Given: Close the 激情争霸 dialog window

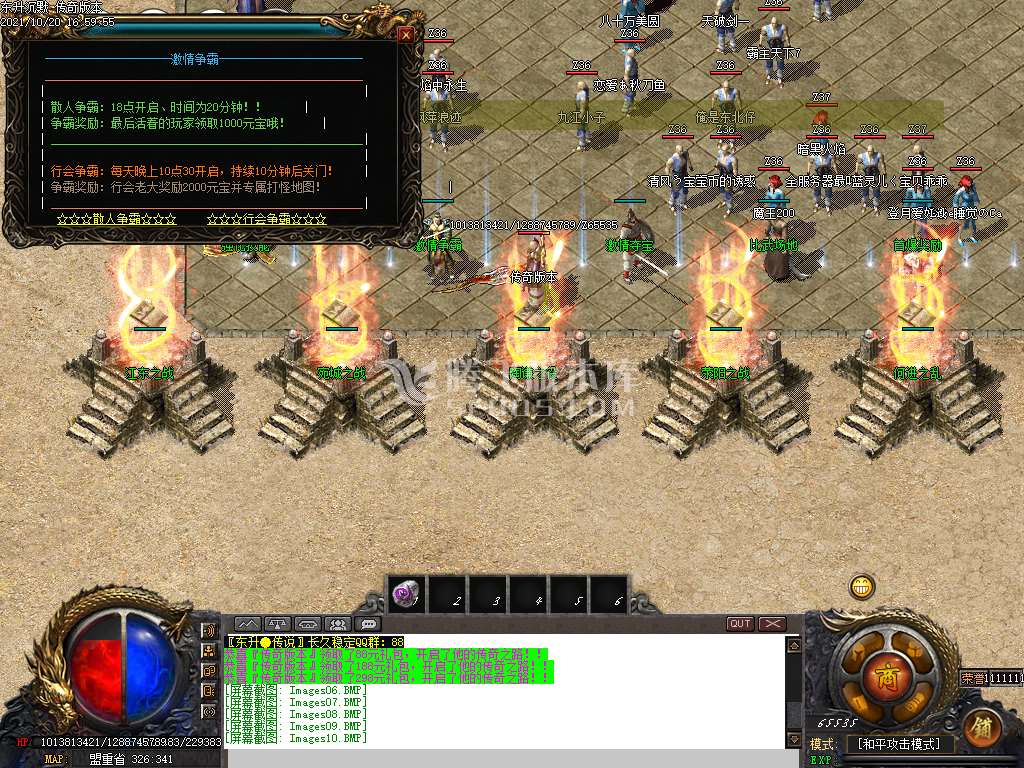Looking at the screenshot, I should click(x=406, y=34).
